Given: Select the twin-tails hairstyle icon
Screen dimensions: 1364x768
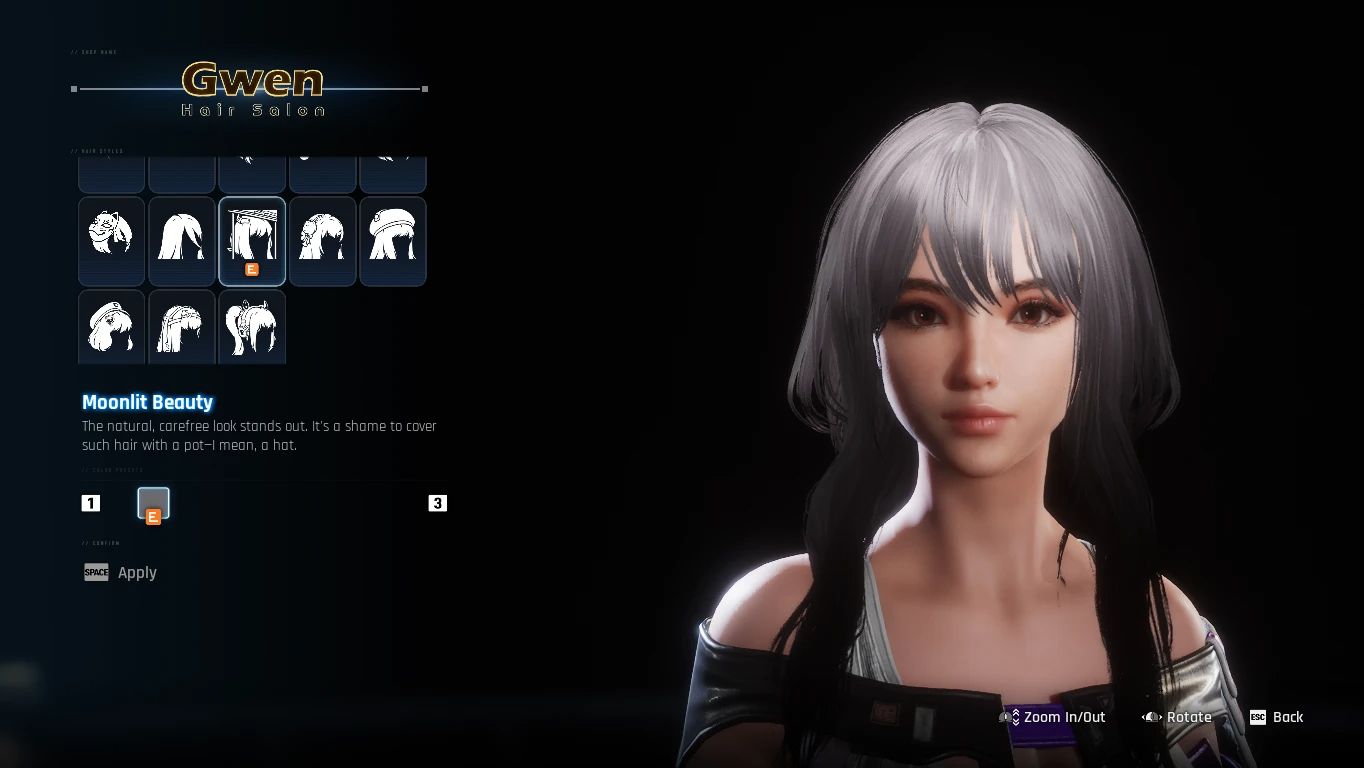Looking at the screenshot, I should [x=251, y=327].
